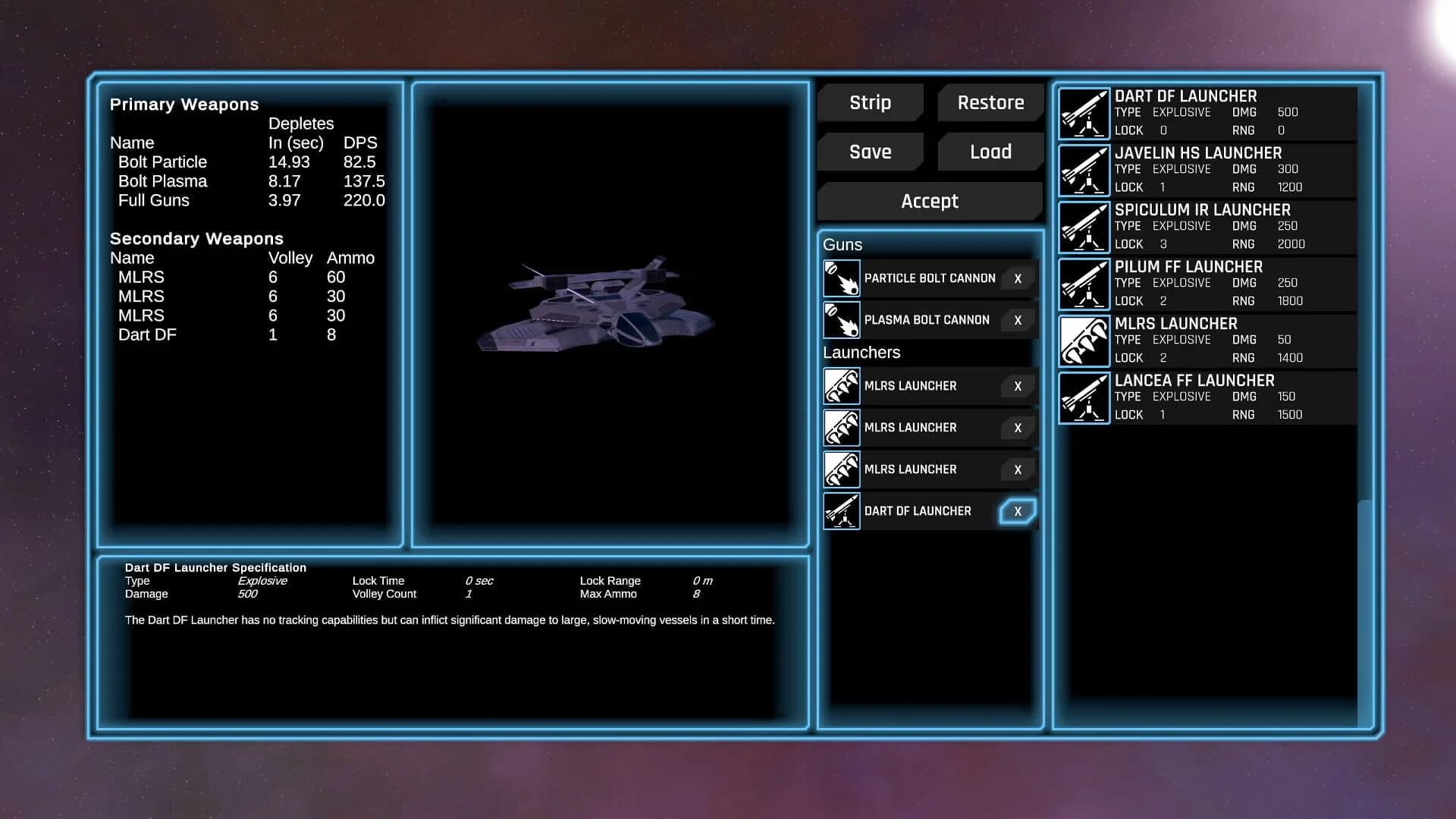The image size is (1456, 819).
Task: Click the first MLRS Launcher icon under Launchers
Action: (840, 386)
